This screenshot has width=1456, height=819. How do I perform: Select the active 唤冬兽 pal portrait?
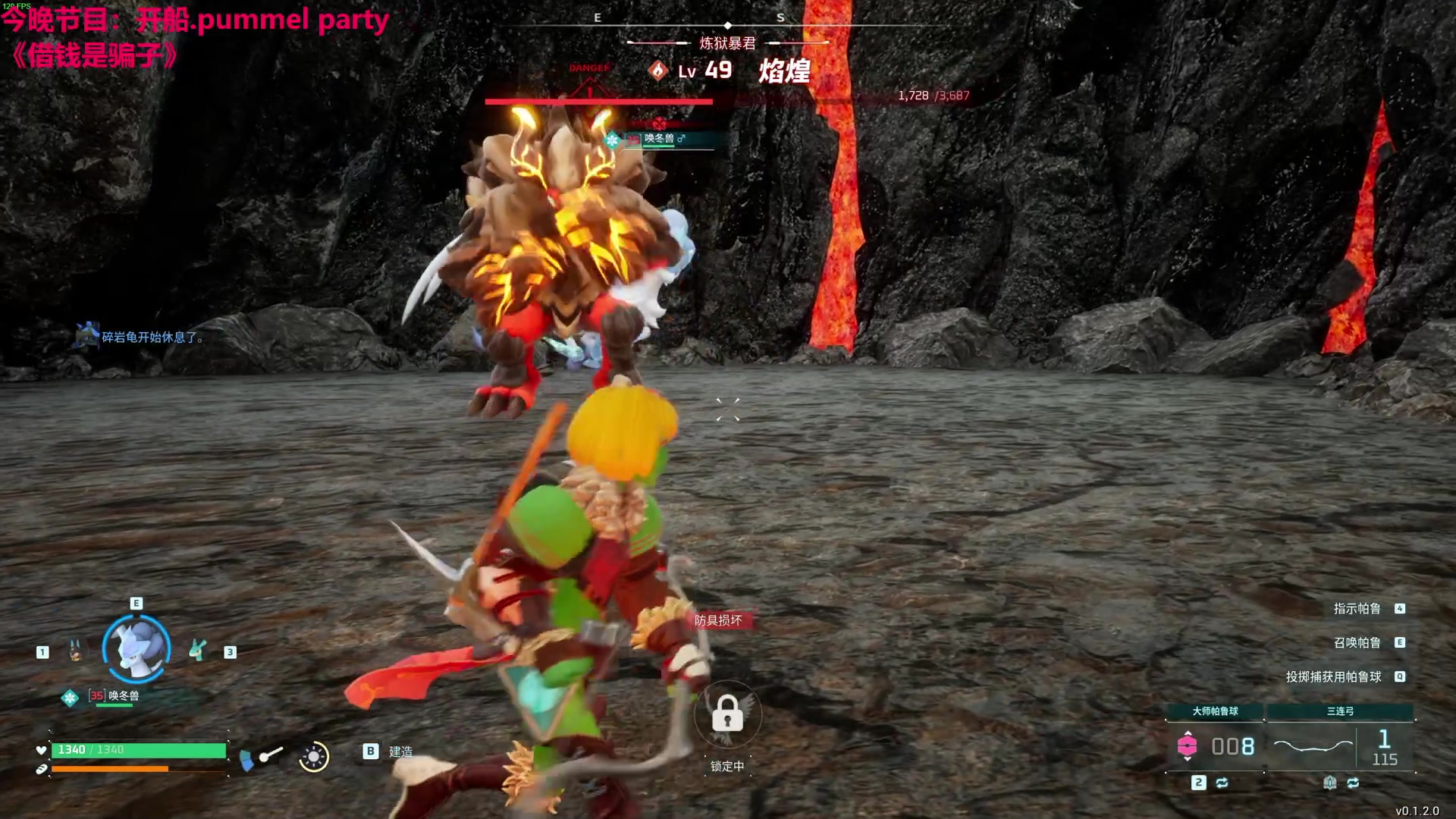click(136, 649)
